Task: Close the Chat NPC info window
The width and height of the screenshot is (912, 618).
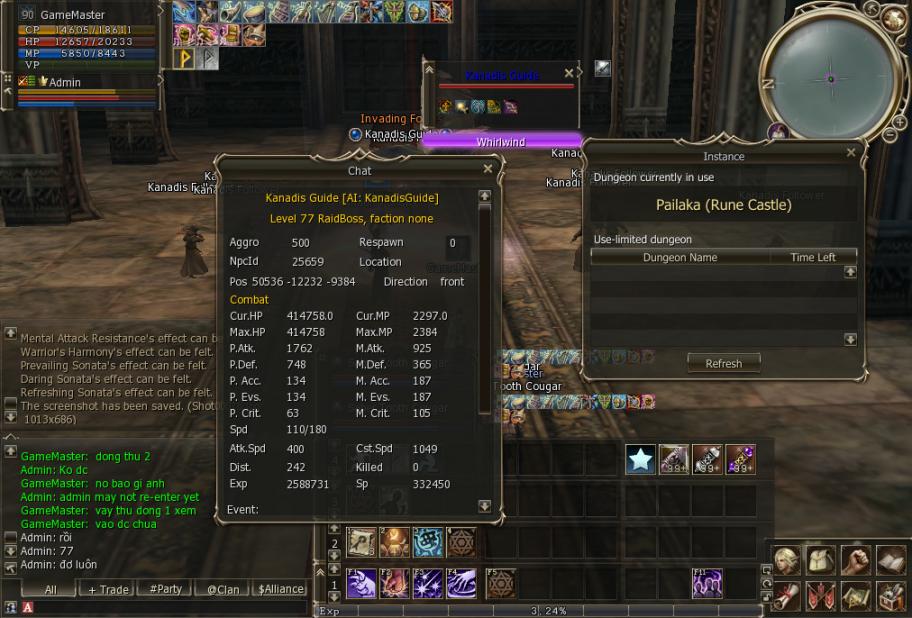Action: point(488,170)
